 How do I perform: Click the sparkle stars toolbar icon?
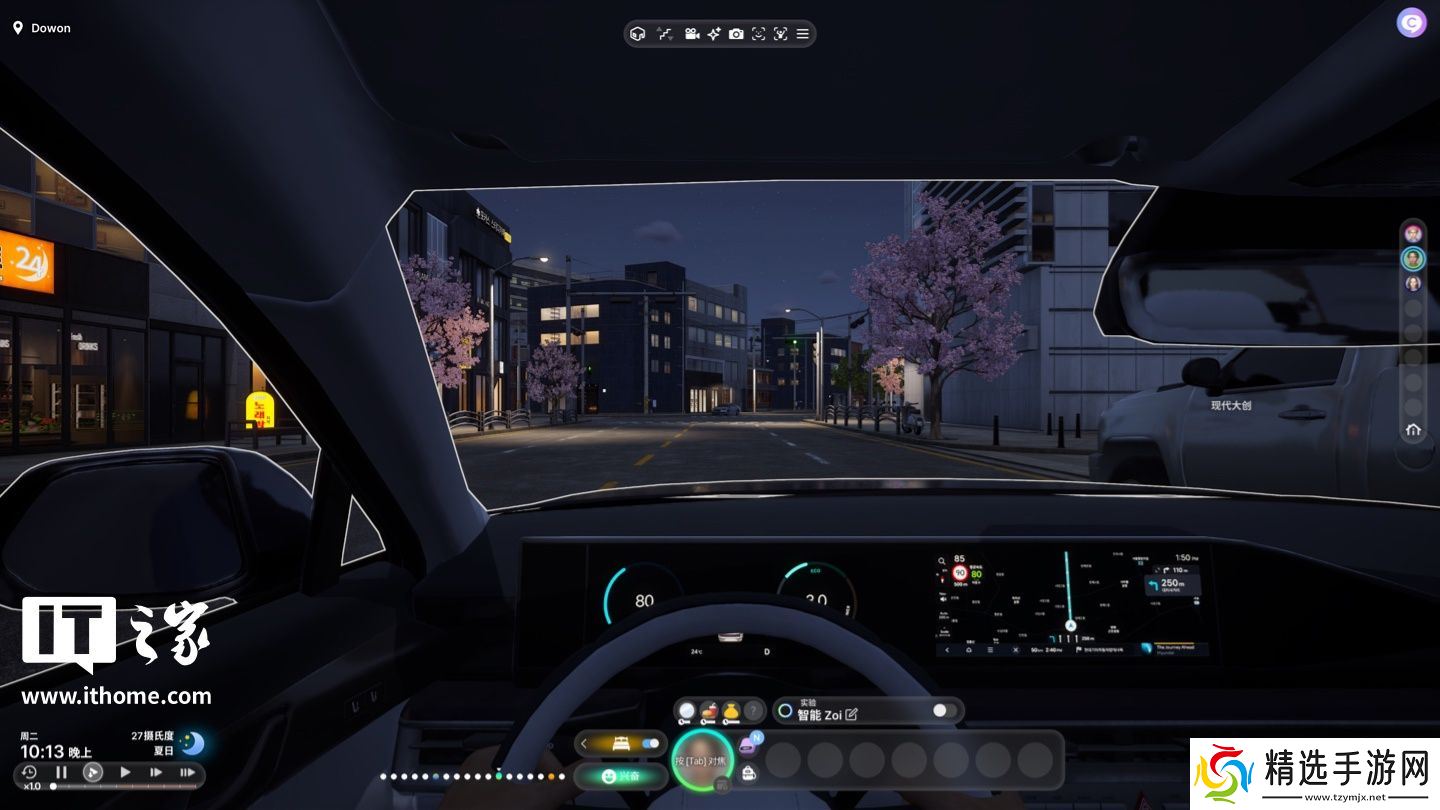(714, 34)
